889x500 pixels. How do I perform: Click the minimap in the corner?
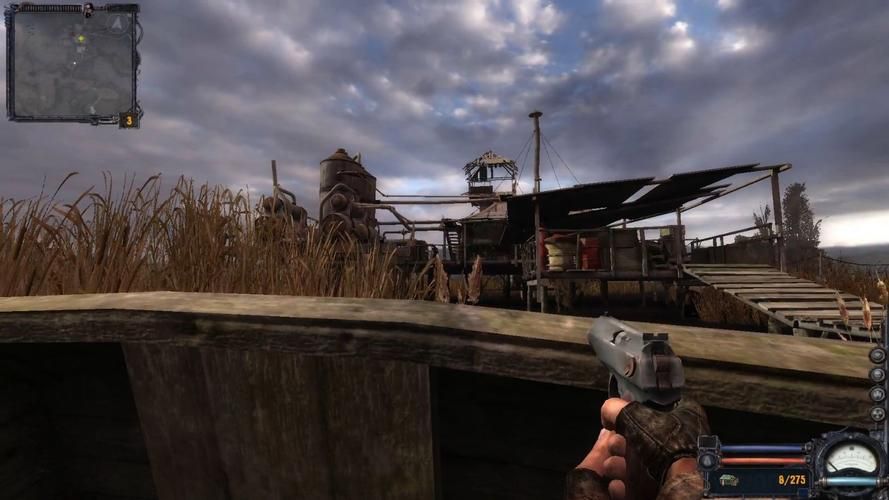pos(72,64)
